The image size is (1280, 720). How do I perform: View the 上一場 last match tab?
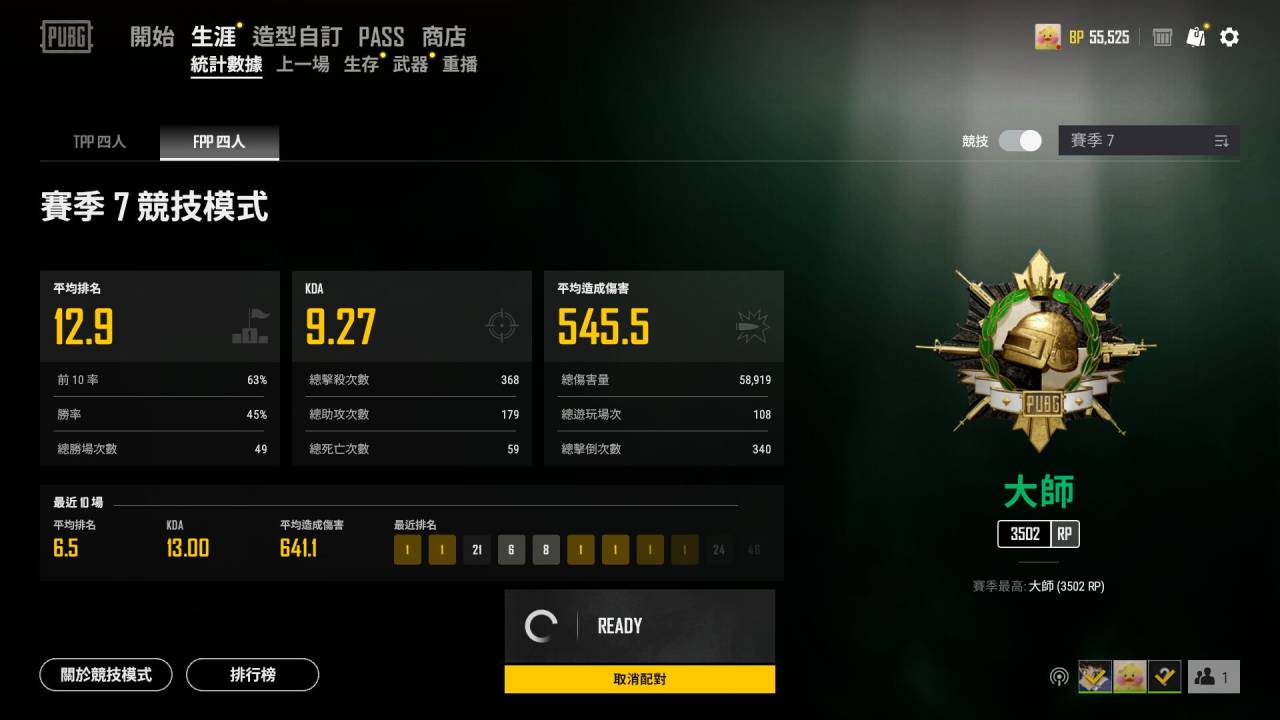(302, 65)
